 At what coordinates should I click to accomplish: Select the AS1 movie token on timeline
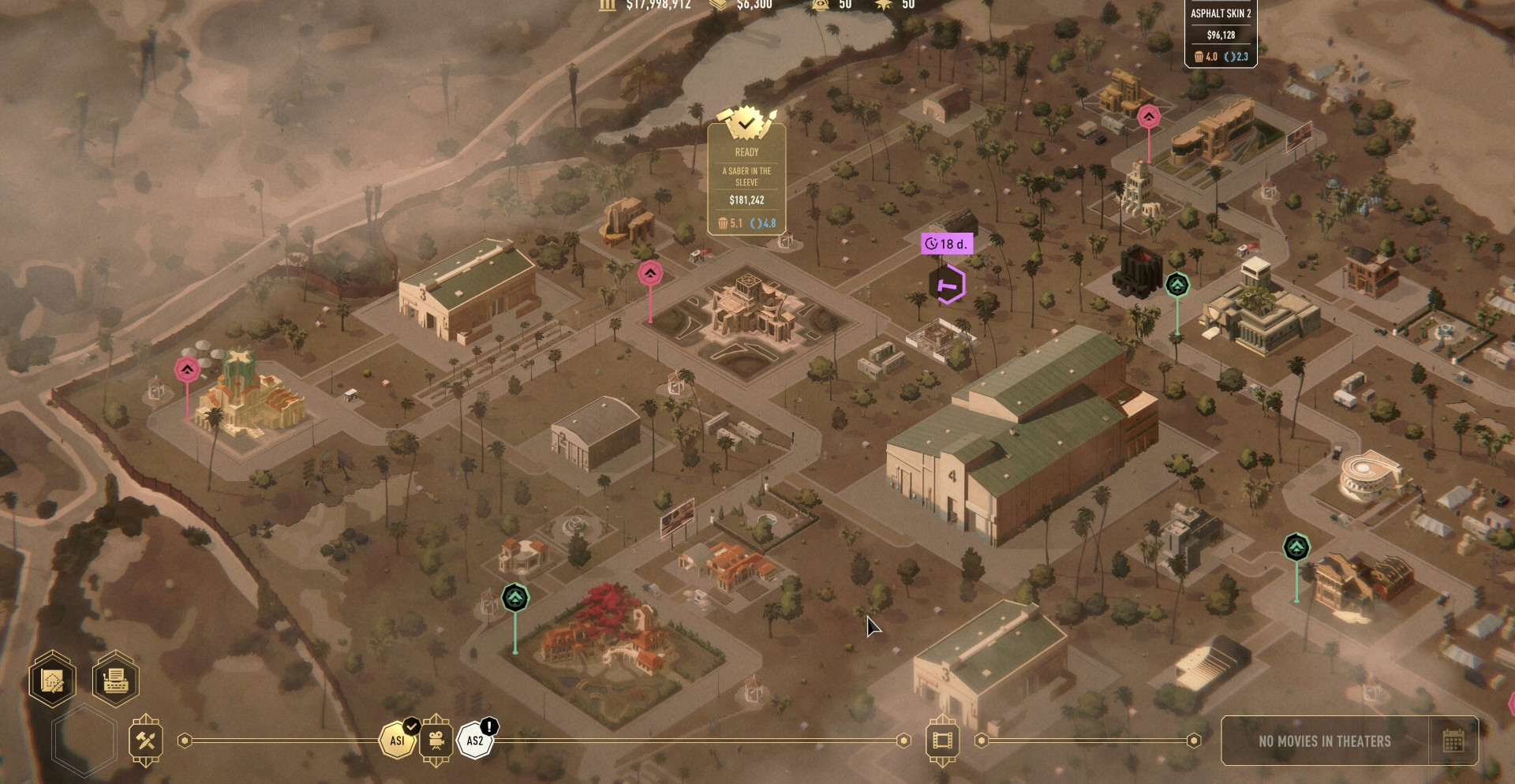click(397, 741)
